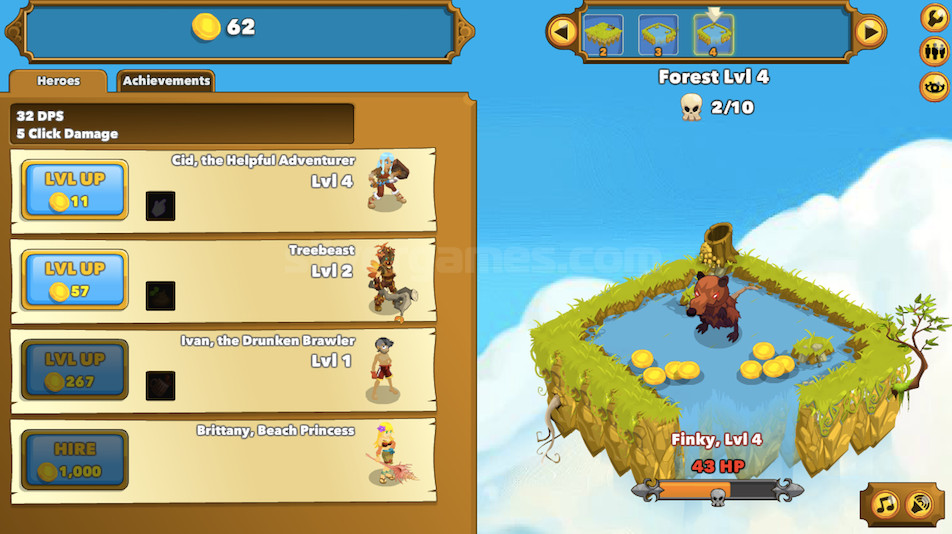Viewport: 952px width, 534px height.
Task: Click the eye icon button
Action: click(x=934, y=86)
